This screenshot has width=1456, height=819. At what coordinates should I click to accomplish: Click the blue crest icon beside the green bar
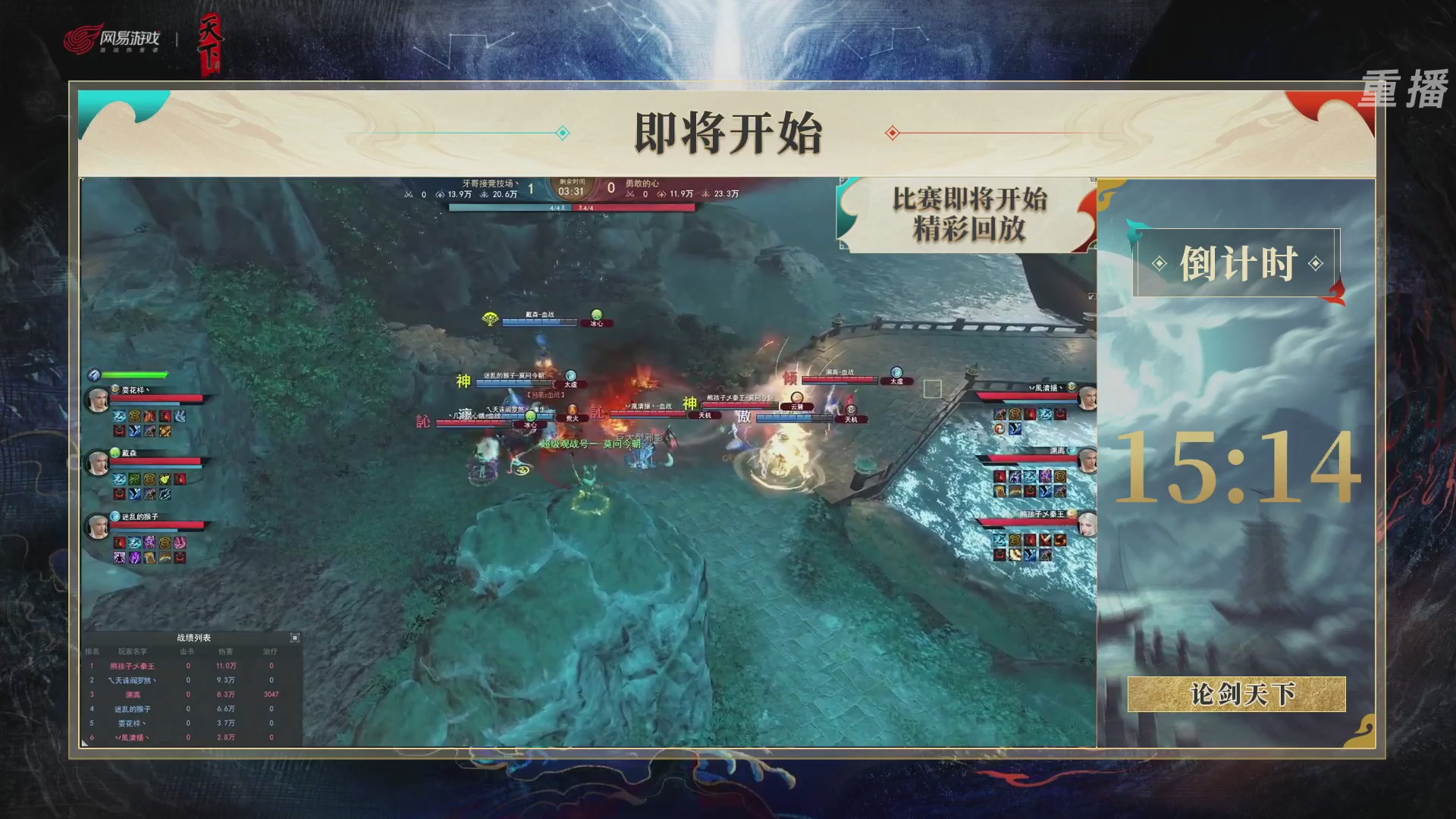[x=94, y=374]
